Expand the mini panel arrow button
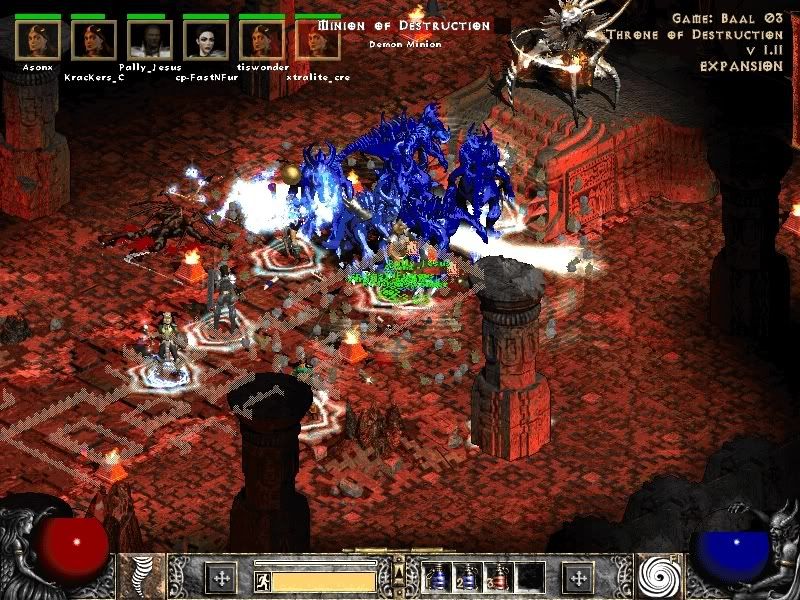This screenshot has height=600, width=800. 399,569
